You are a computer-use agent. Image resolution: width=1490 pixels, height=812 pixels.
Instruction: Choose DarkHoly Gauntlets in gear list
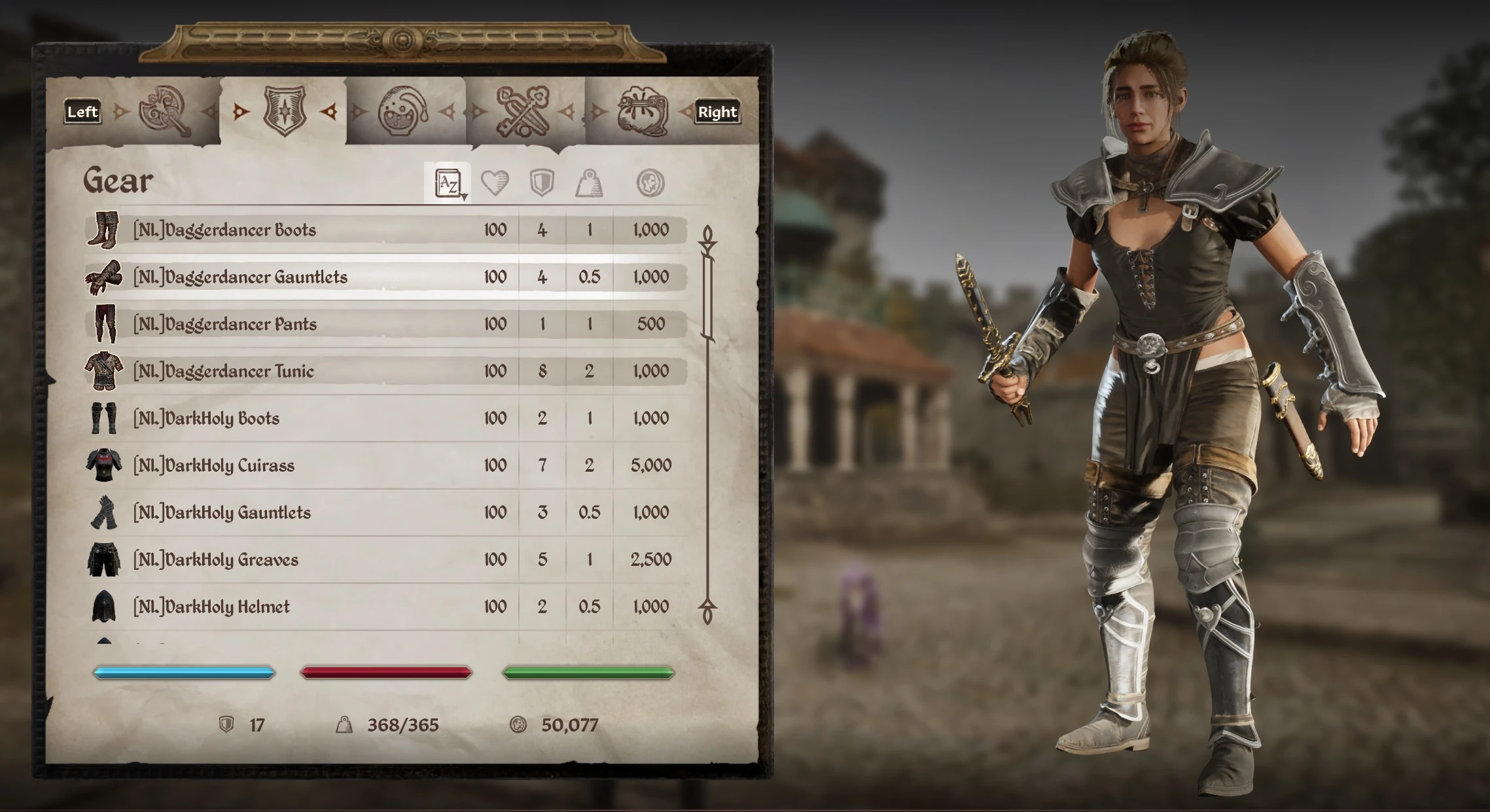coord(222,513)
